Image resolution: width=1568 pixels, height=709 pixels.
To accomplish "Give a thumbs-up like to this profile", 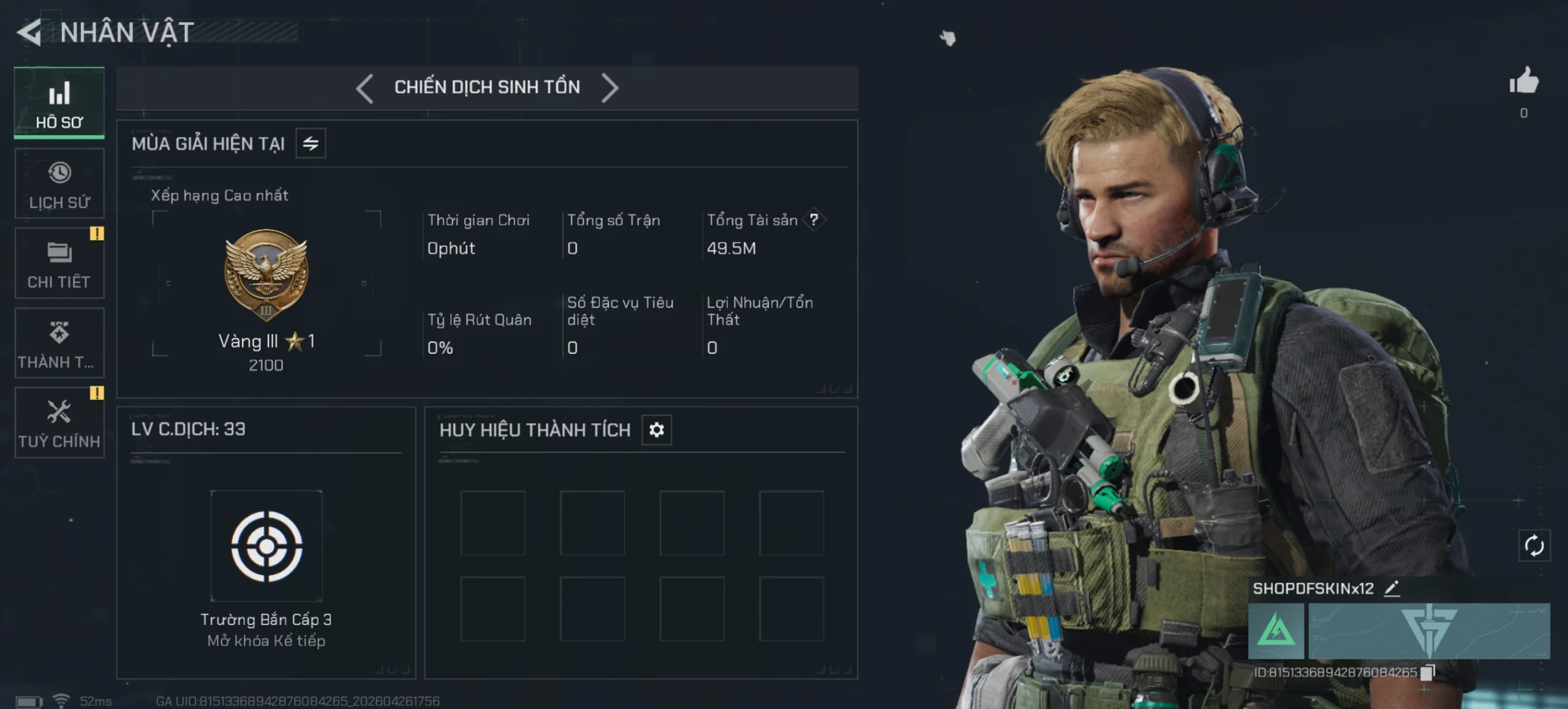I will pyautogui.click(x=1524, y=81).
